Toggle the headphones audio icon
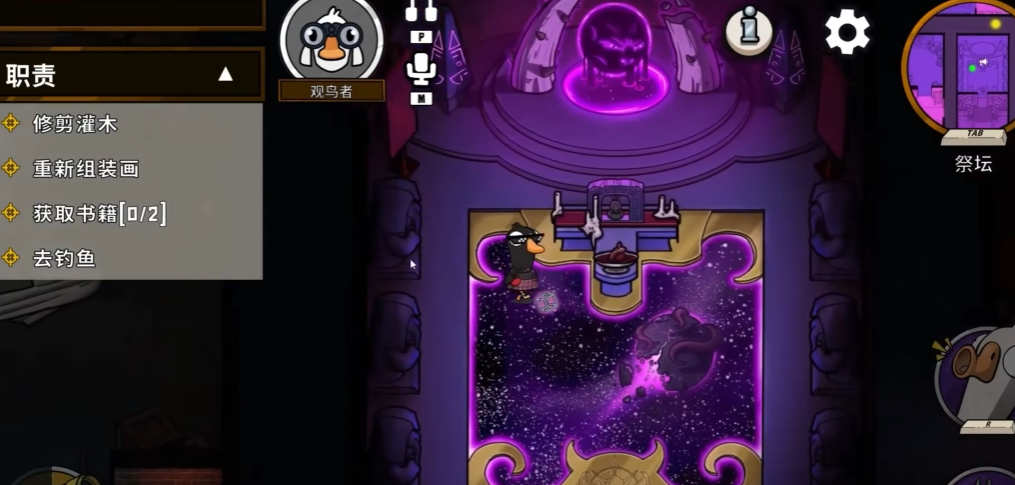 pos(421,12)
